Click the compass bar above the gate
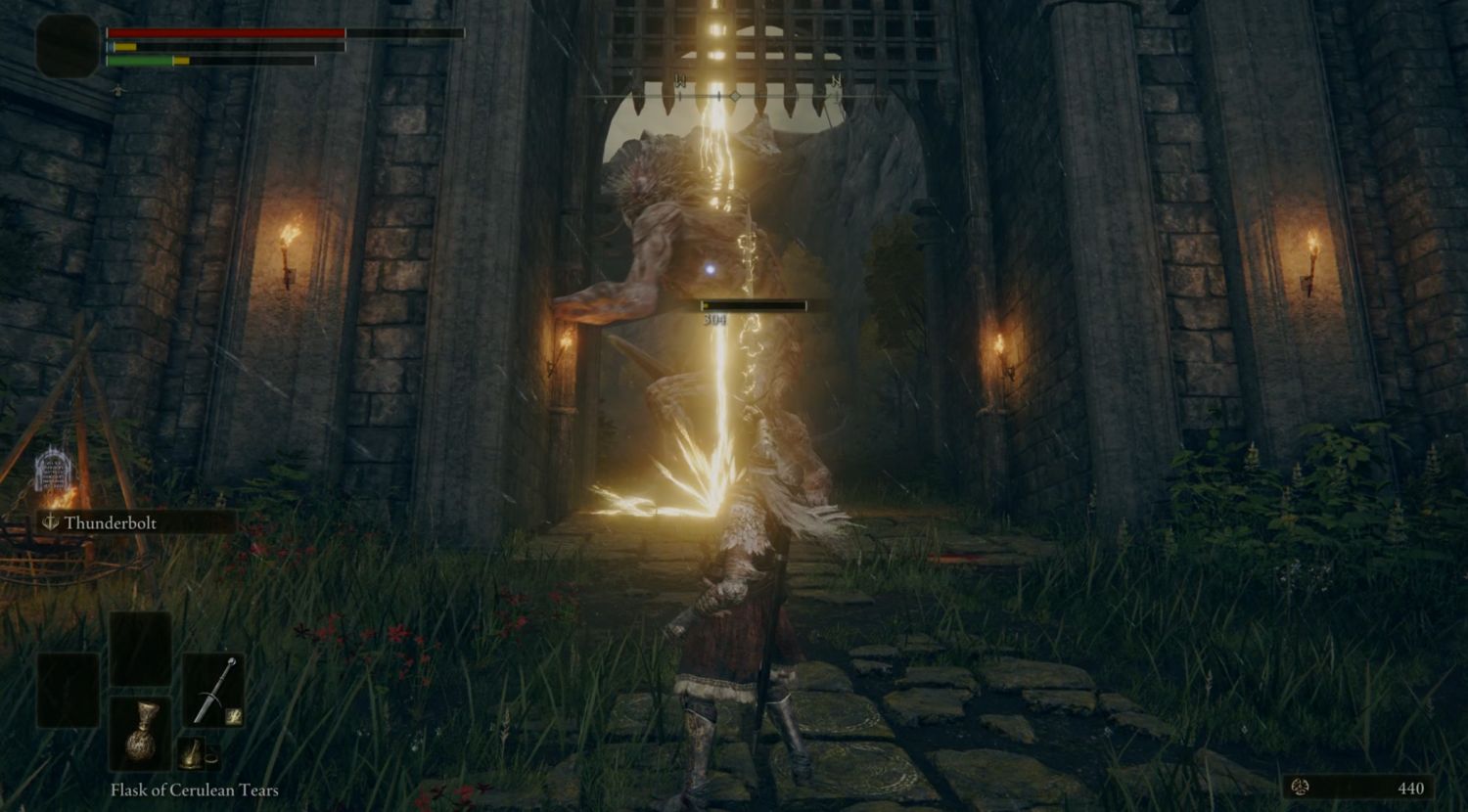 pos(735,96)
